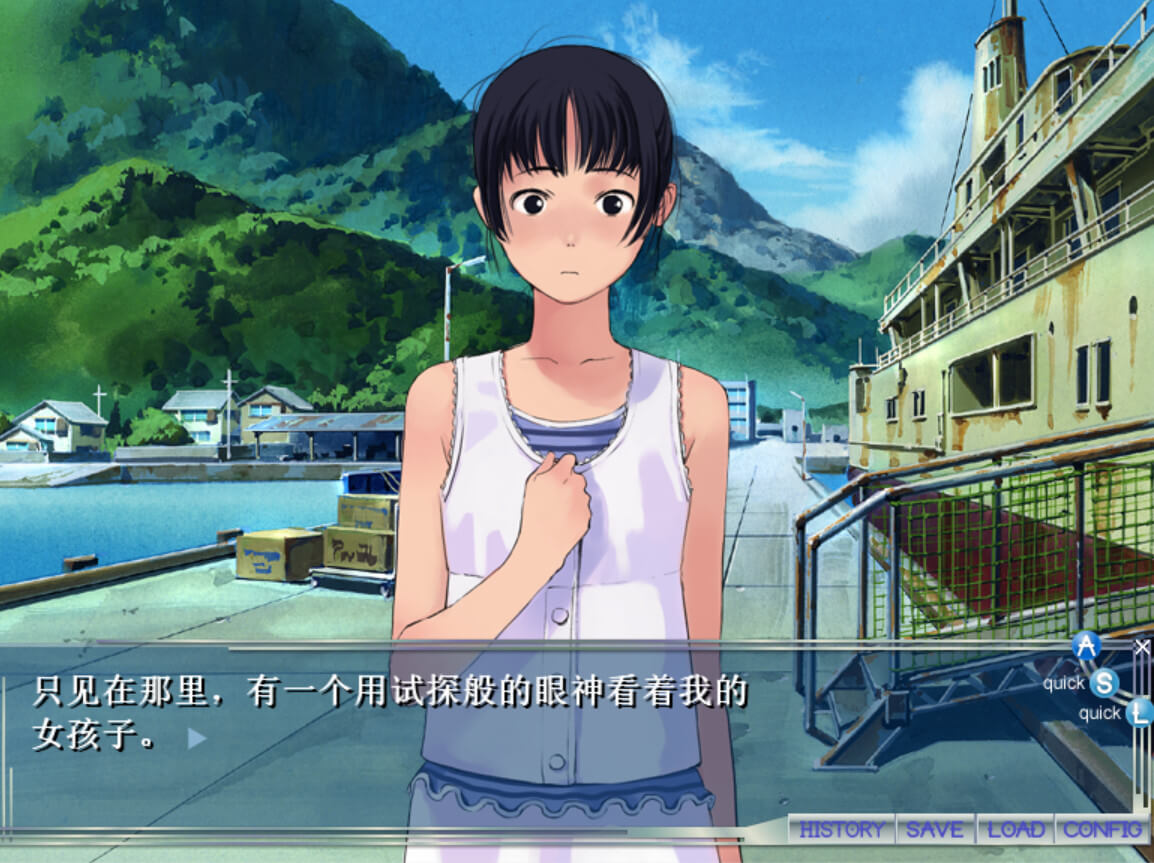
Task: Open the SAVE menu
Action: point(935,829)
